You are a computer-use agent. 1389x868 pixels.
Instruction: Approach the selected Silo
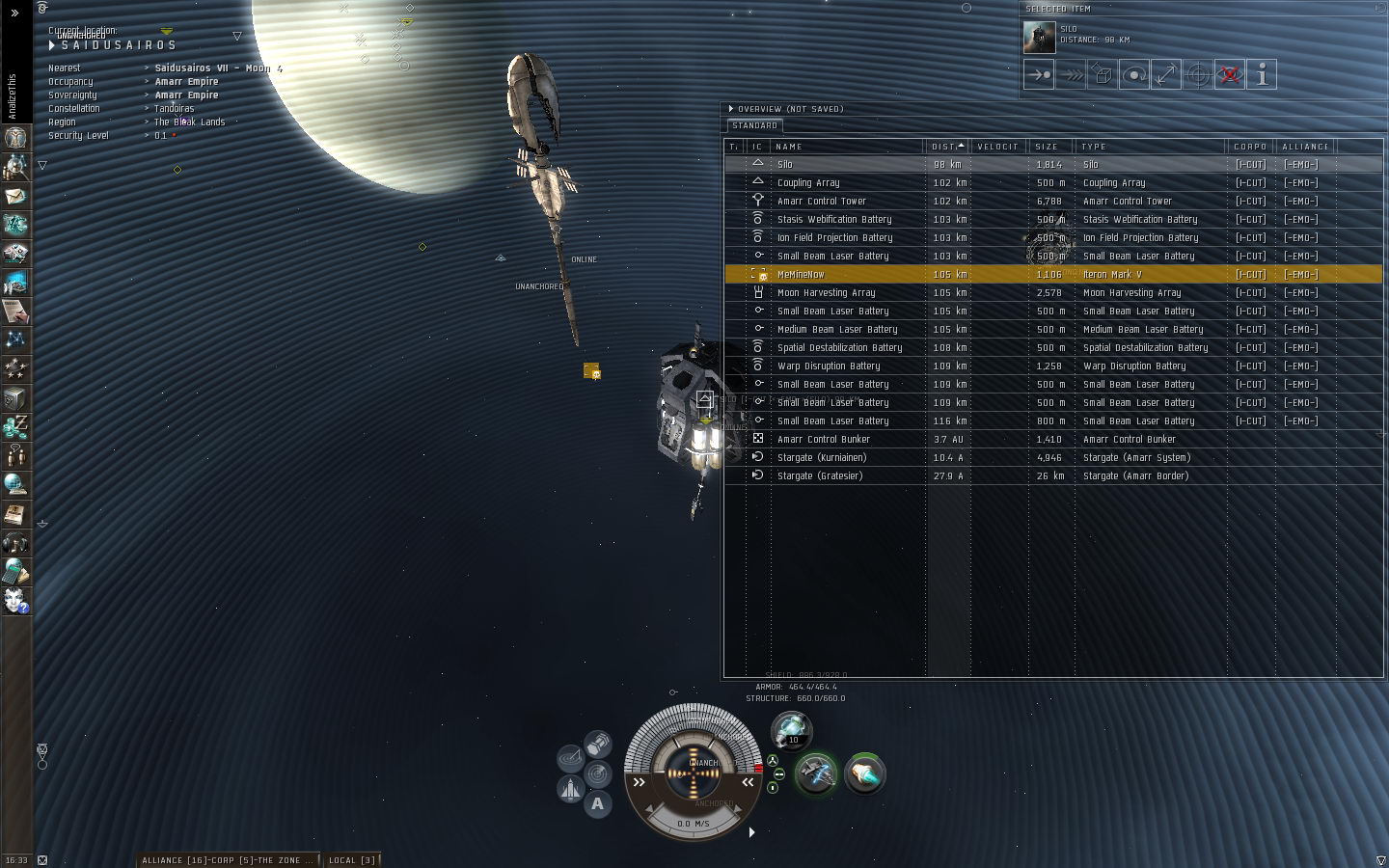pyautogui.click(x=1039, y=74)
